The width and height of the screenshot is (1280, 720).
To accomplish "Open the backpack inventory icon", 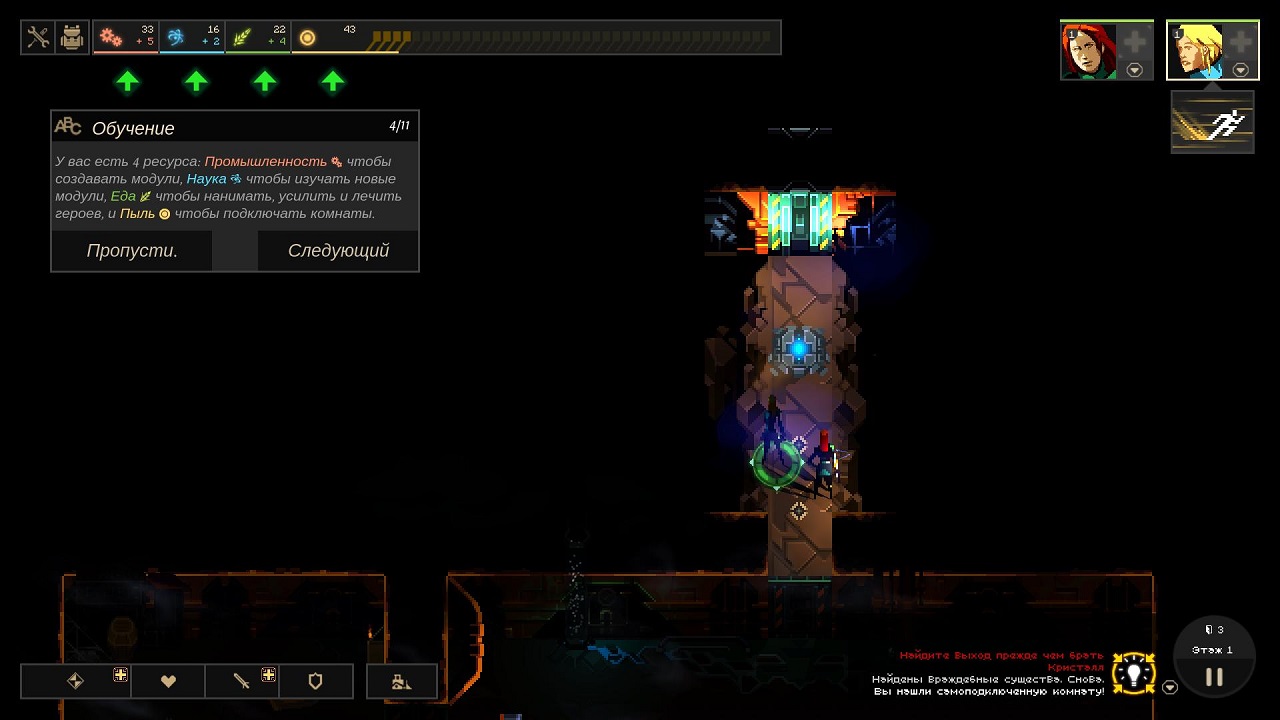I will click(72, 38).
